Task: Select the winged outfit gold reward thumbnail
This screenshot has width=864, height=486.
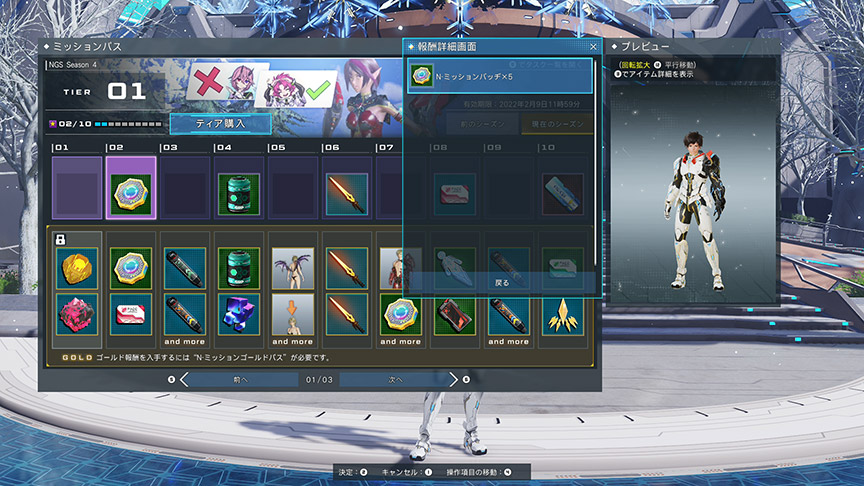Action: tap(292, 267)
